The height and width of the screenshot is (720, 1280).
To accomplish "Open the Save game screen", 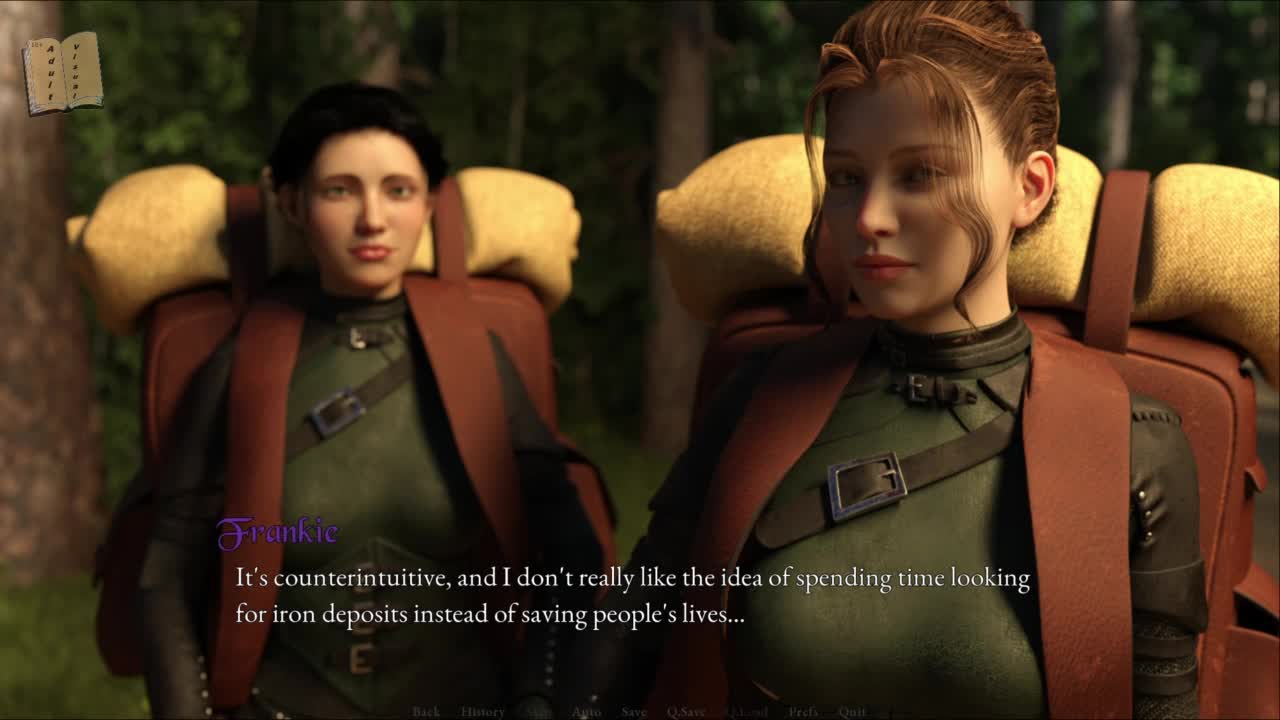I will pos(634,712).
